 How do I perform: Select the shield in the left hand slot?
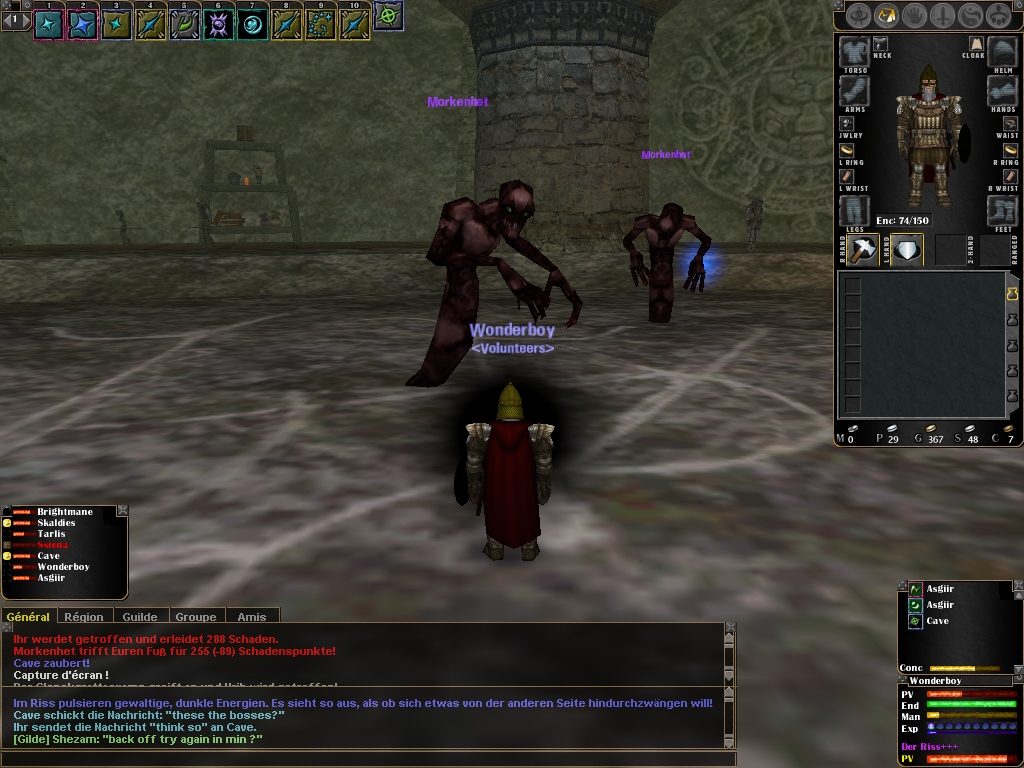tap(906, 250)
